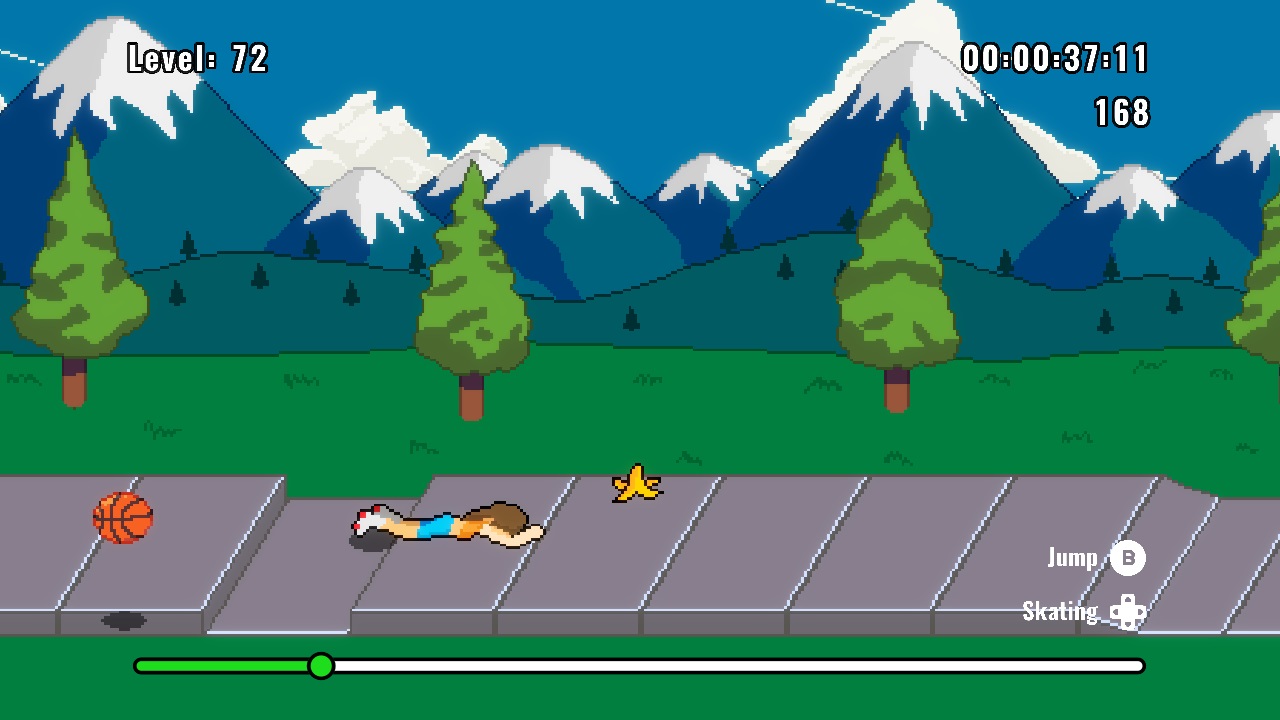Image resolution: width=1280 pixels, height=720 pixels.
Task: Select the basketball obstacle sprite
Action: (122, 518)
